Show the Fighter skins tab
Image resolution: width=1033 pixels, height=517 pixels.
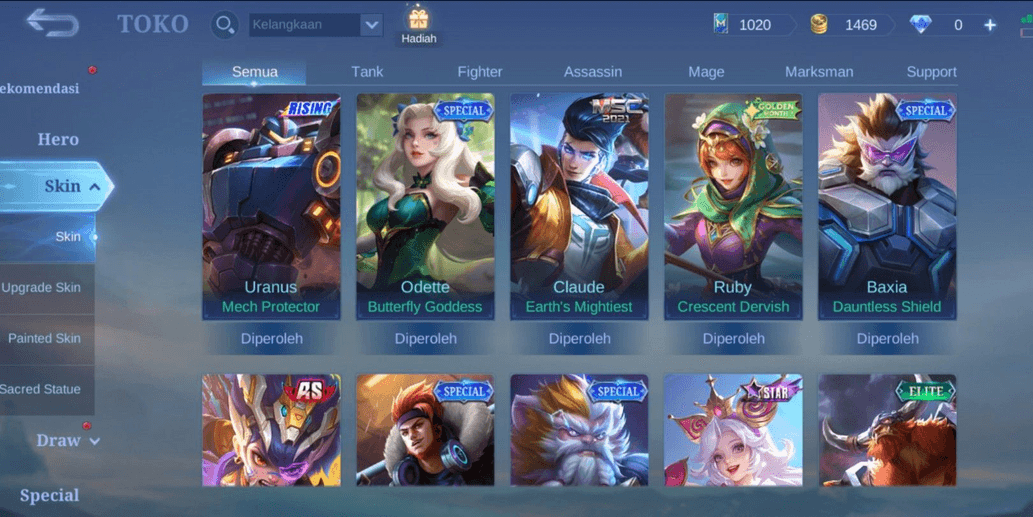pyautogui.click(x=480, y=72)
